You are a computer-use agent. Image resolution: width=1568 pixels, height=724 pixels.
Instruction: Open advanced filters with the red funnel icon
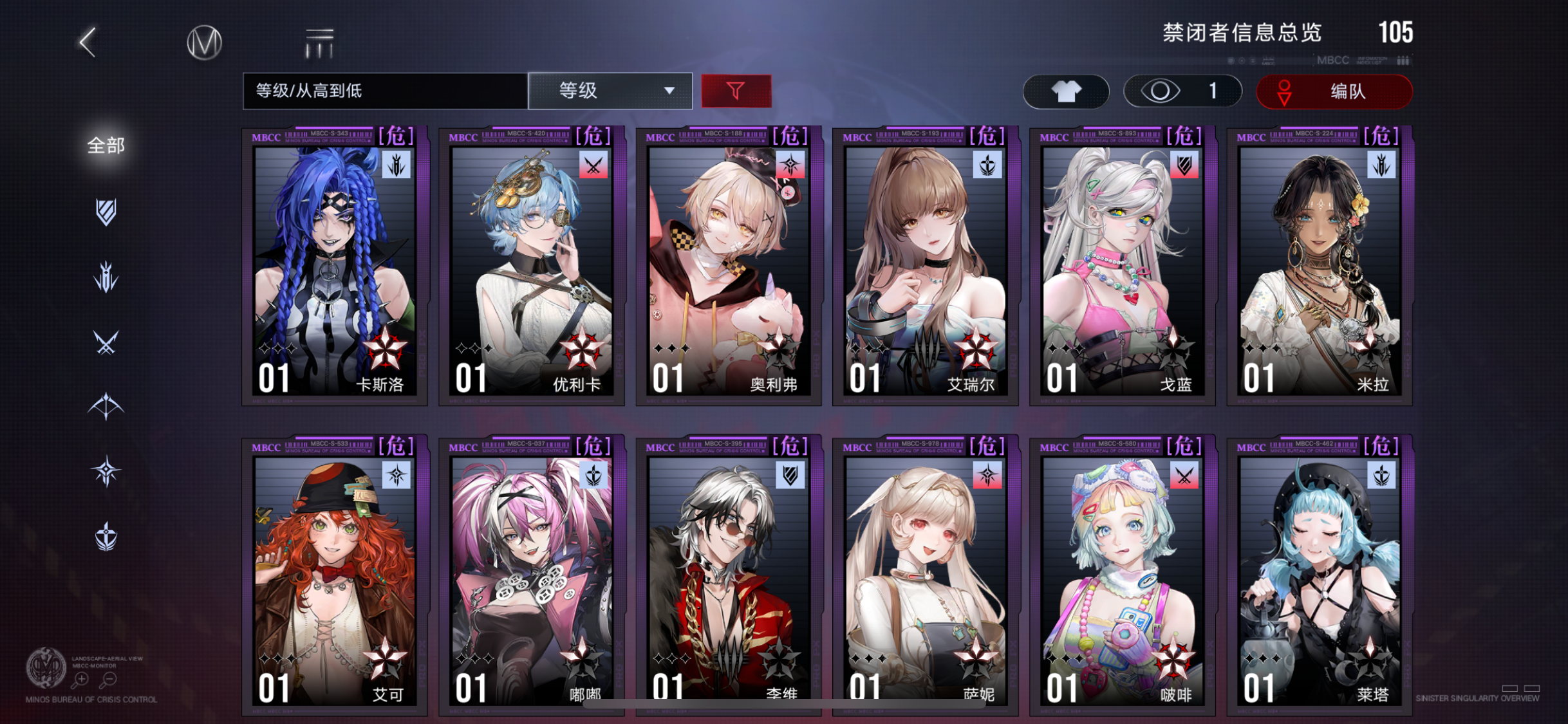click(x=736, y=91)
